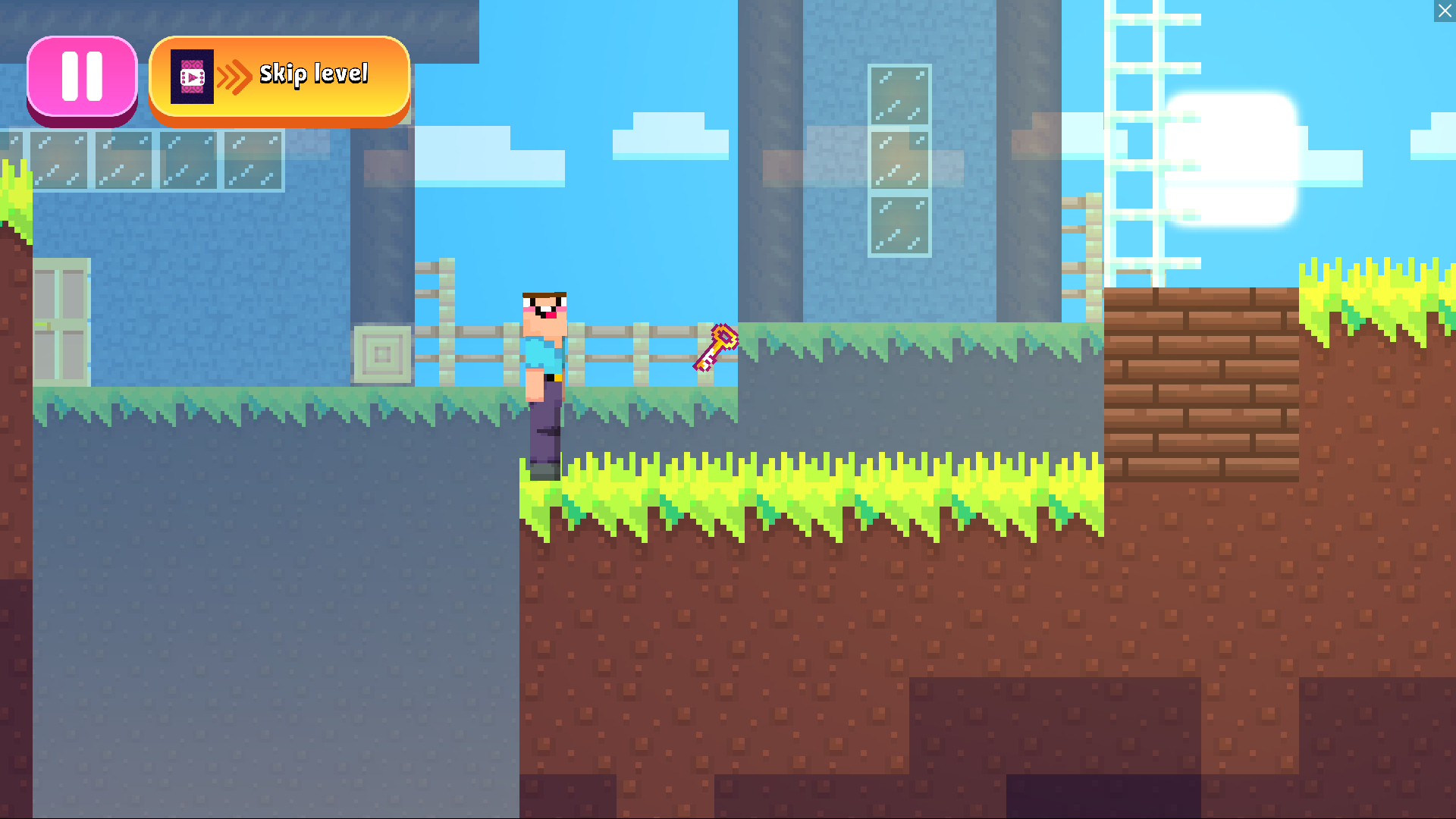The height and width of the screenshot is (819, 1456).
Task: Click the orange Skip level button
Action: [x=279, y=77]
